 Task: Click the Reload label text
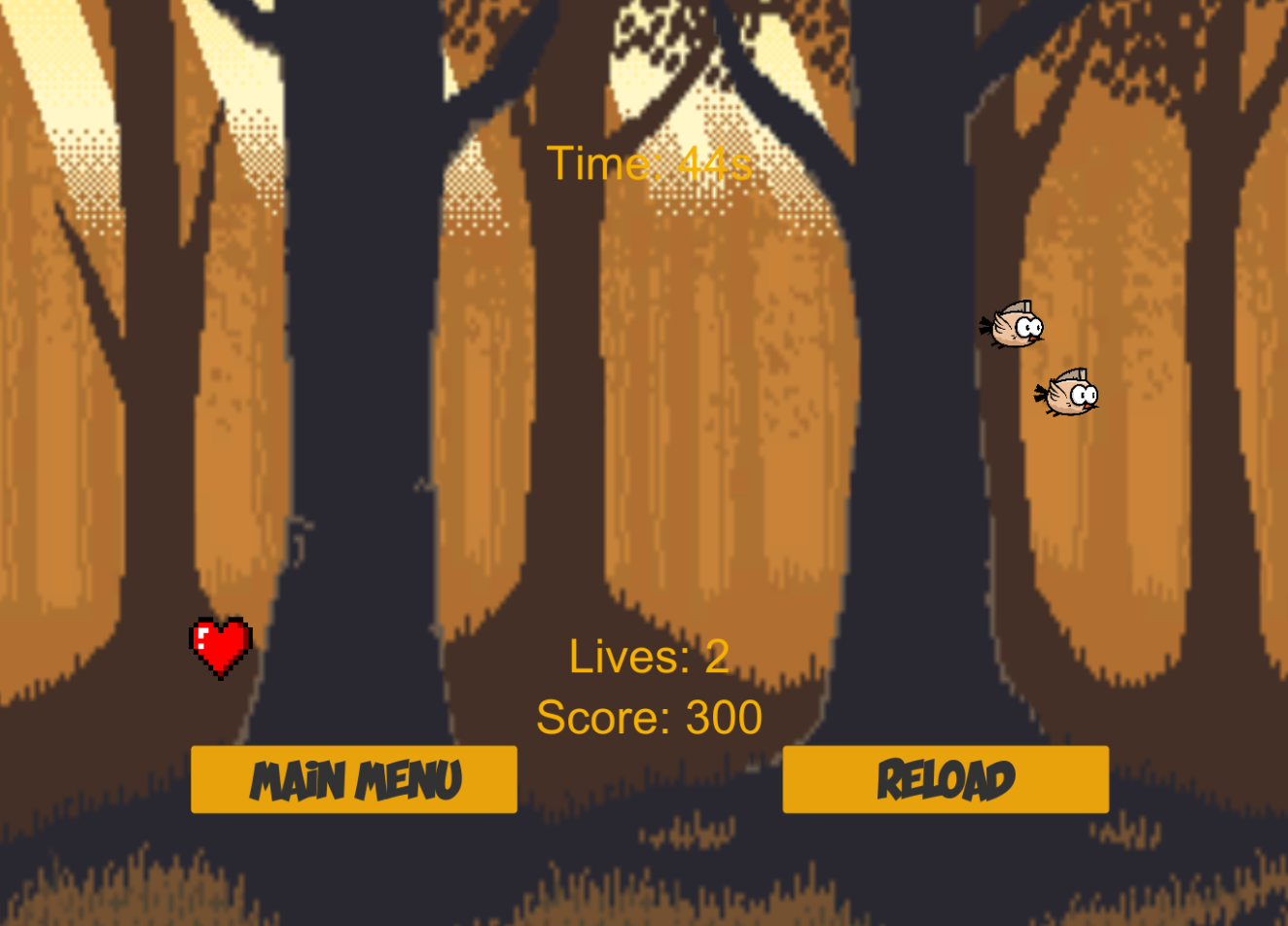(x=945, y=778)
